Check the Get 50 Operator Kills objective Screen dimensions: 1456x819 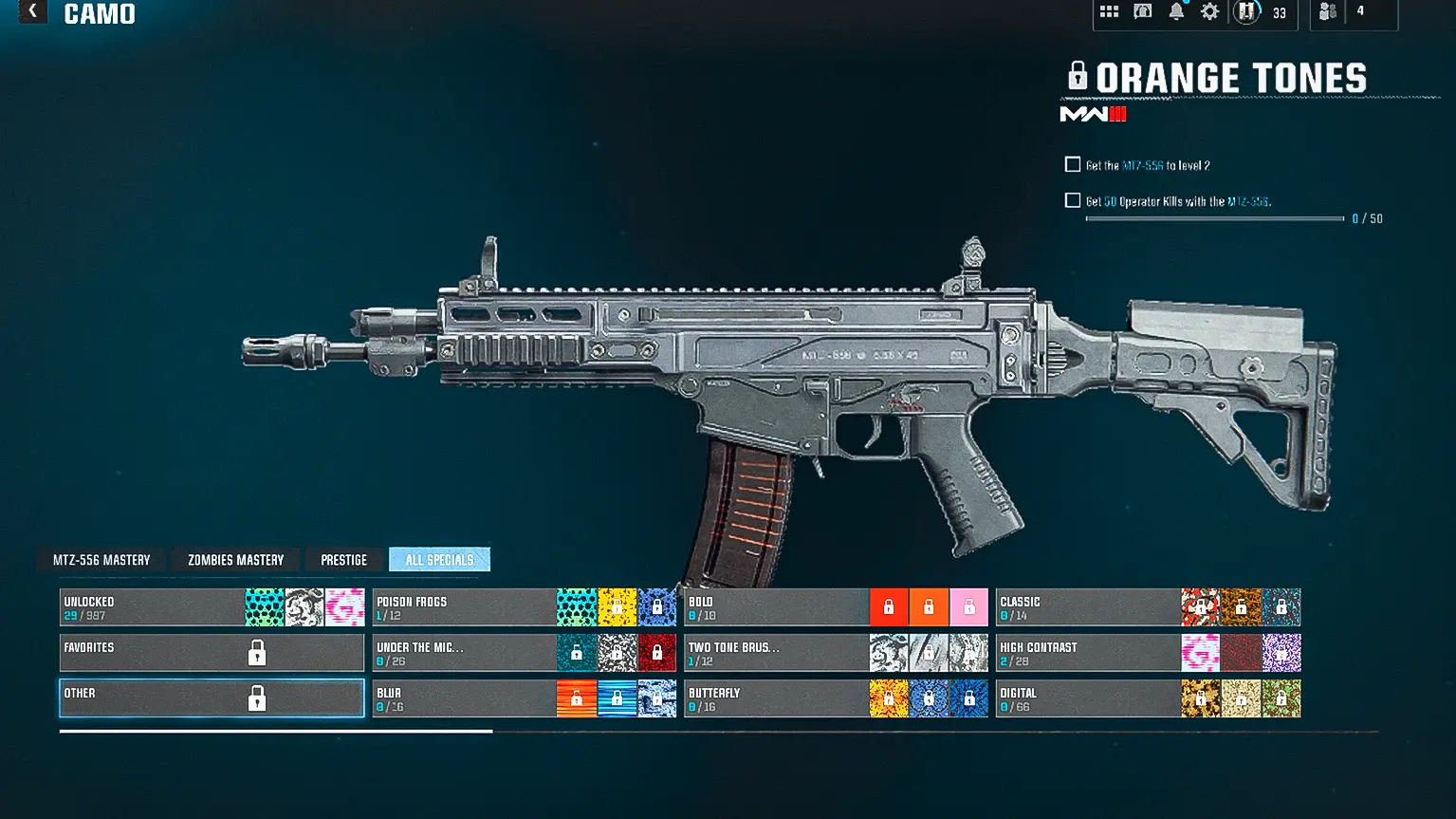coord(1073,200)
